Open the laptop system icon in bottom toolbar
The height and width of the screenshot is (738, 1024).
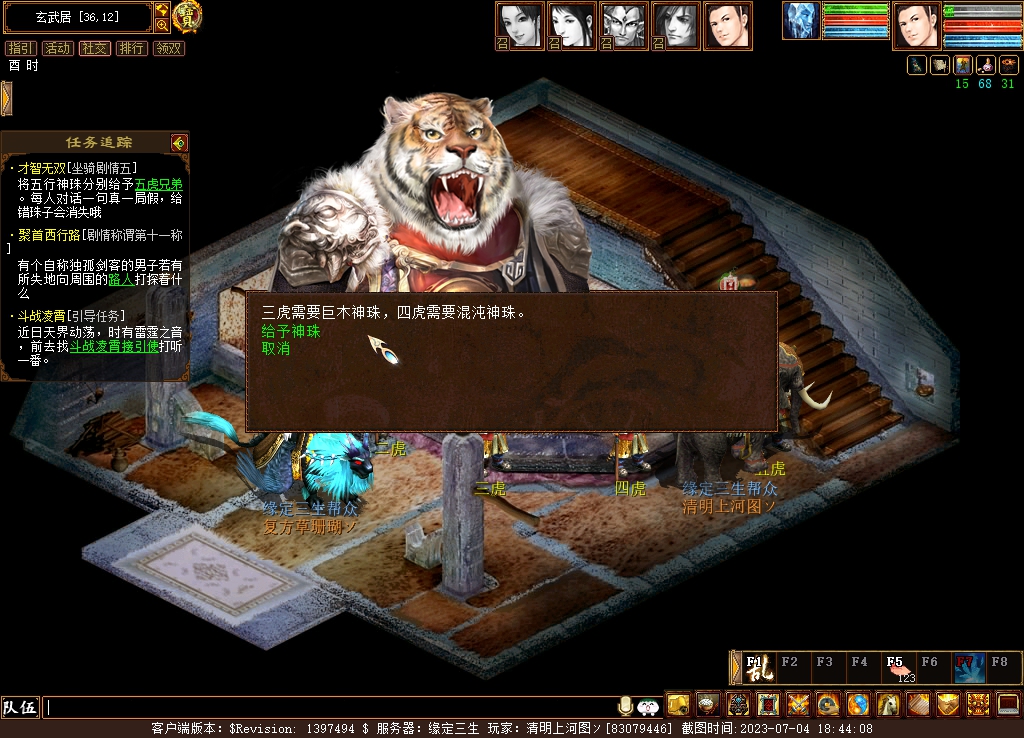point(1008,705)
